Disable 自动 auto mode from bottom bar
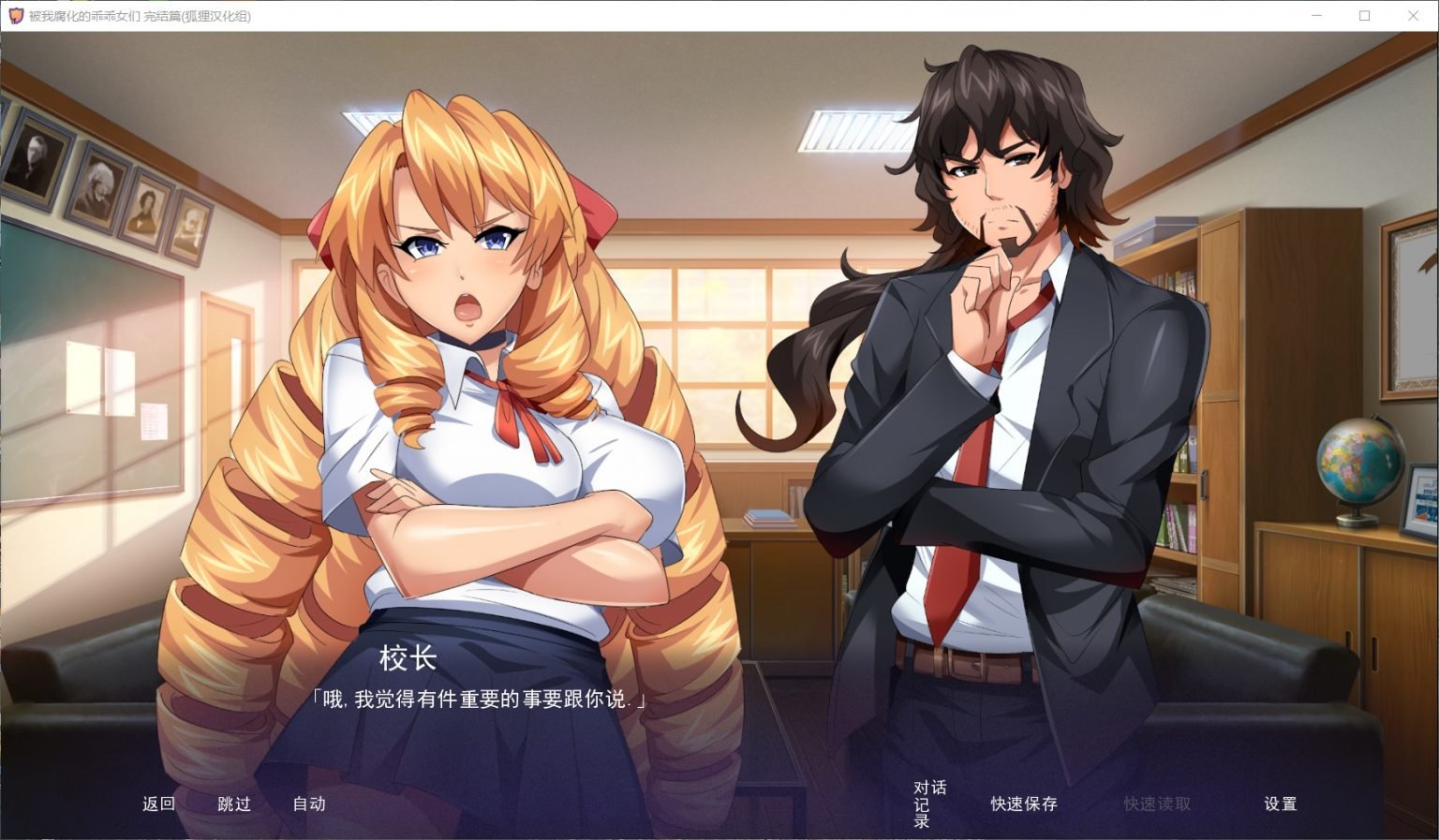This screenshot has width=1439, height=840. pyautogui.click(x=308, y=803)
